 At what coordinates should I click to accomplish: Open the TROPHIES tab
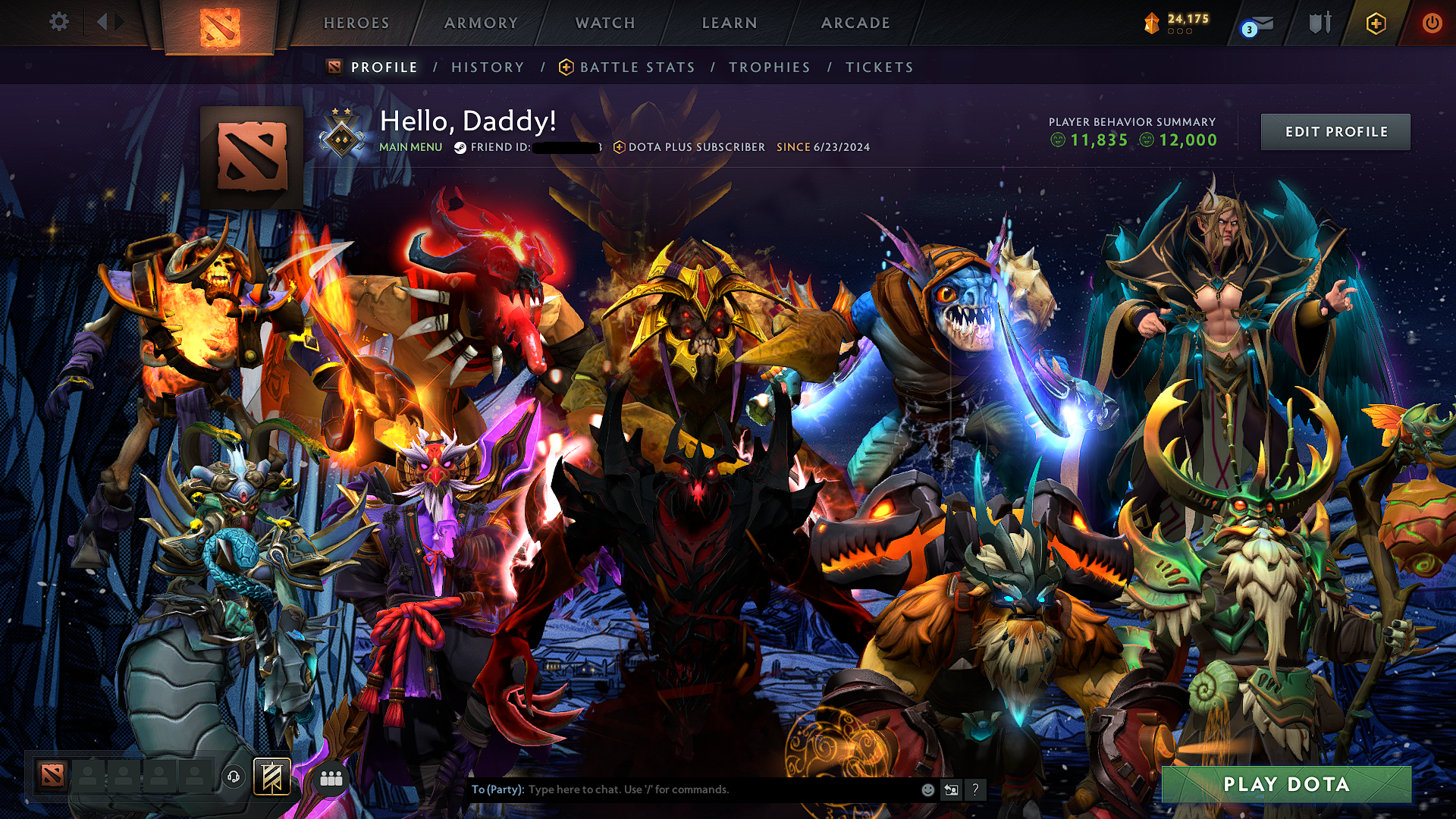(x=769, y=67)
